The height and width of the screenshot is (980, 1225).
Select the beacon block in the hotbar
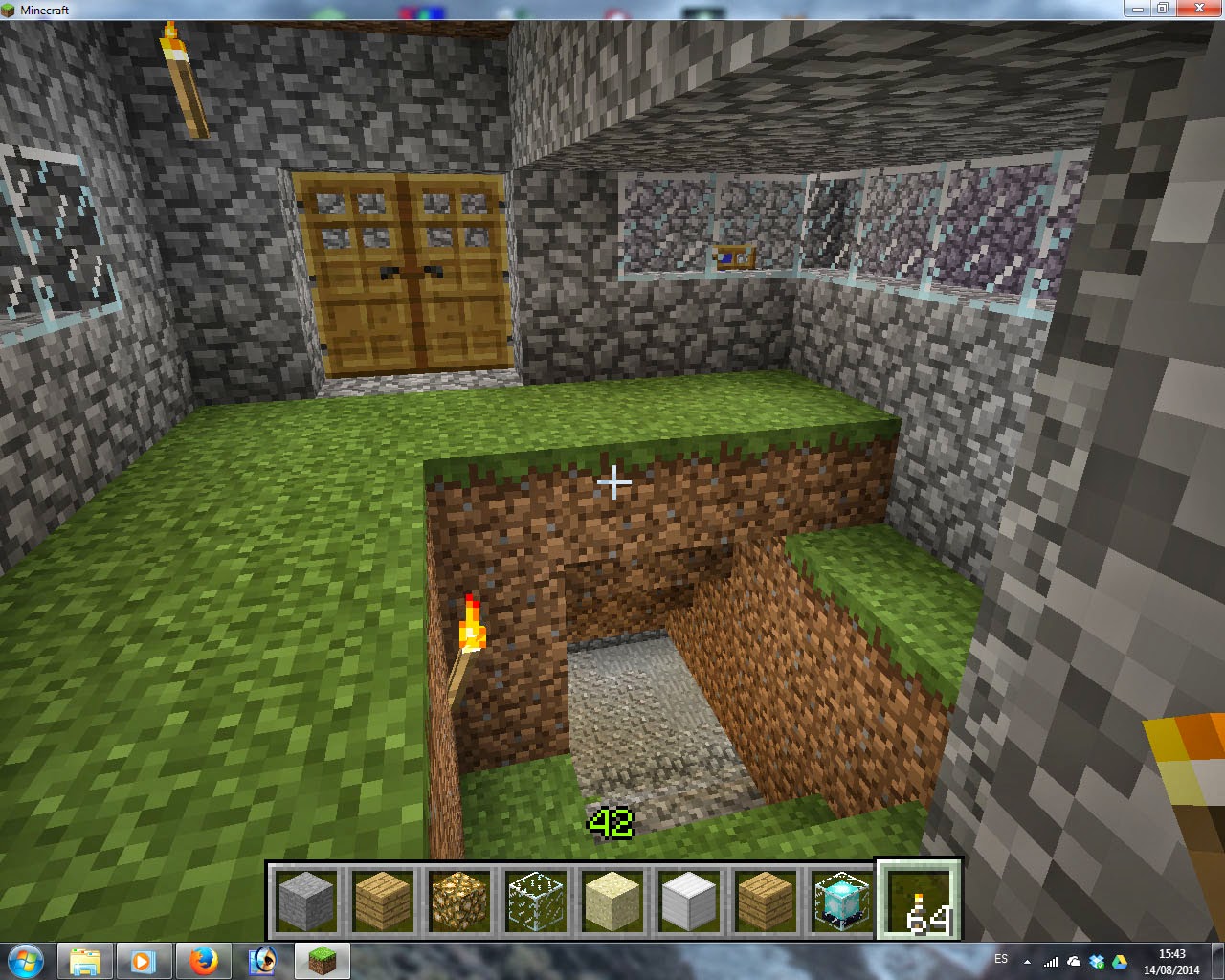click(840, 900)
